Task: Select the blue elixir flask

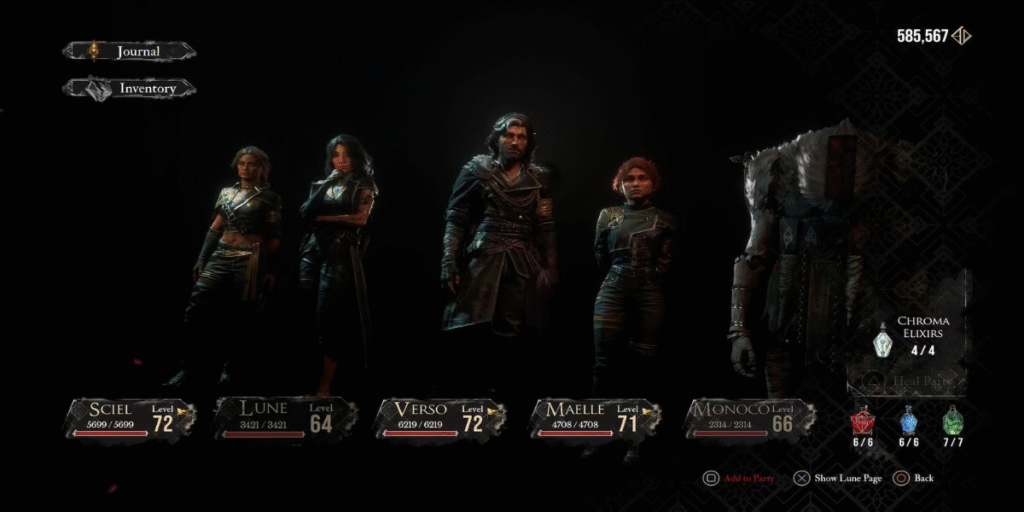Action: (908, 422)
